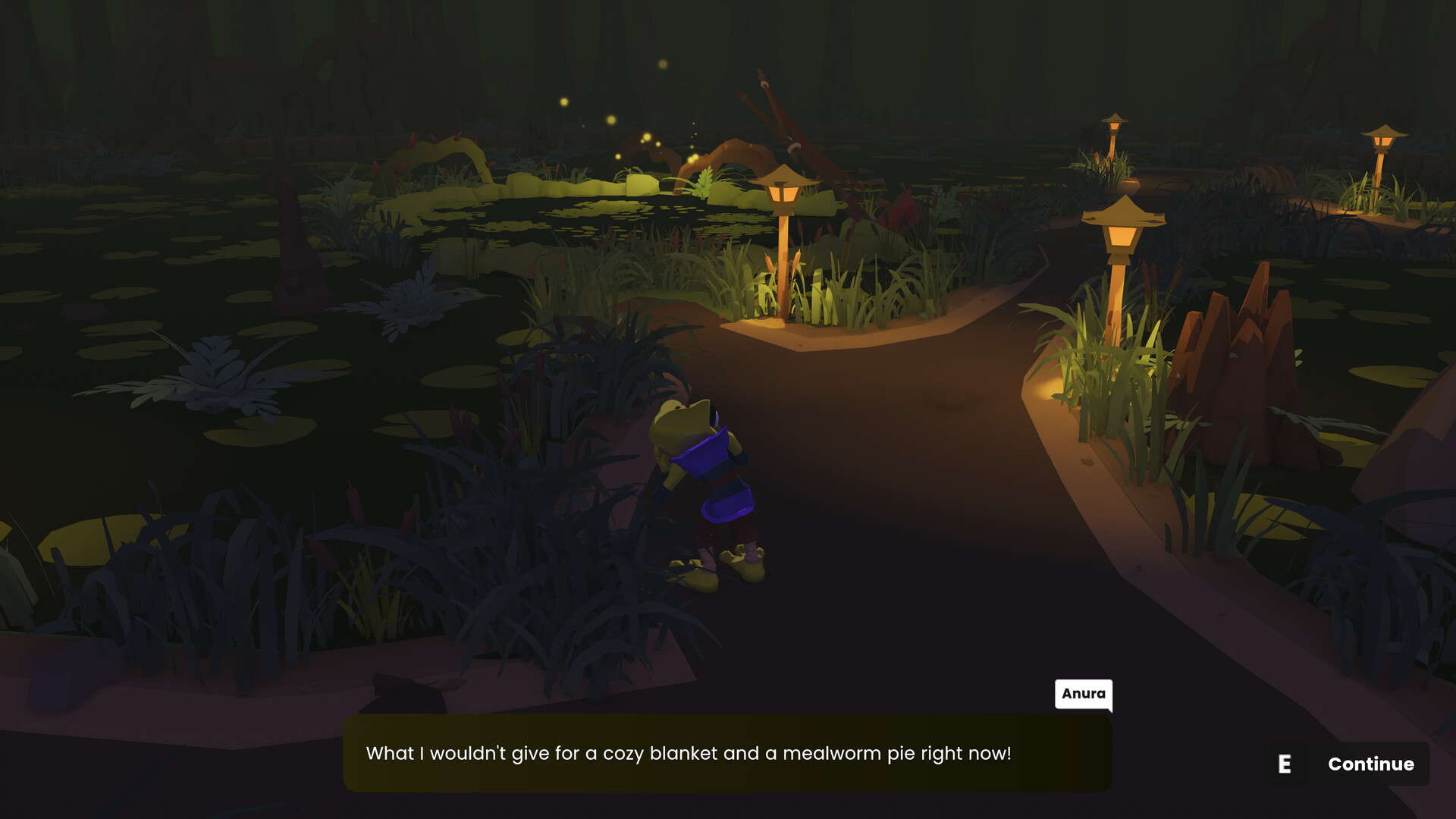Image resolution: width=1456 pixels, height=819 pixels.
Task: Expand the dialogue box for full text
Action: (728, 753)
